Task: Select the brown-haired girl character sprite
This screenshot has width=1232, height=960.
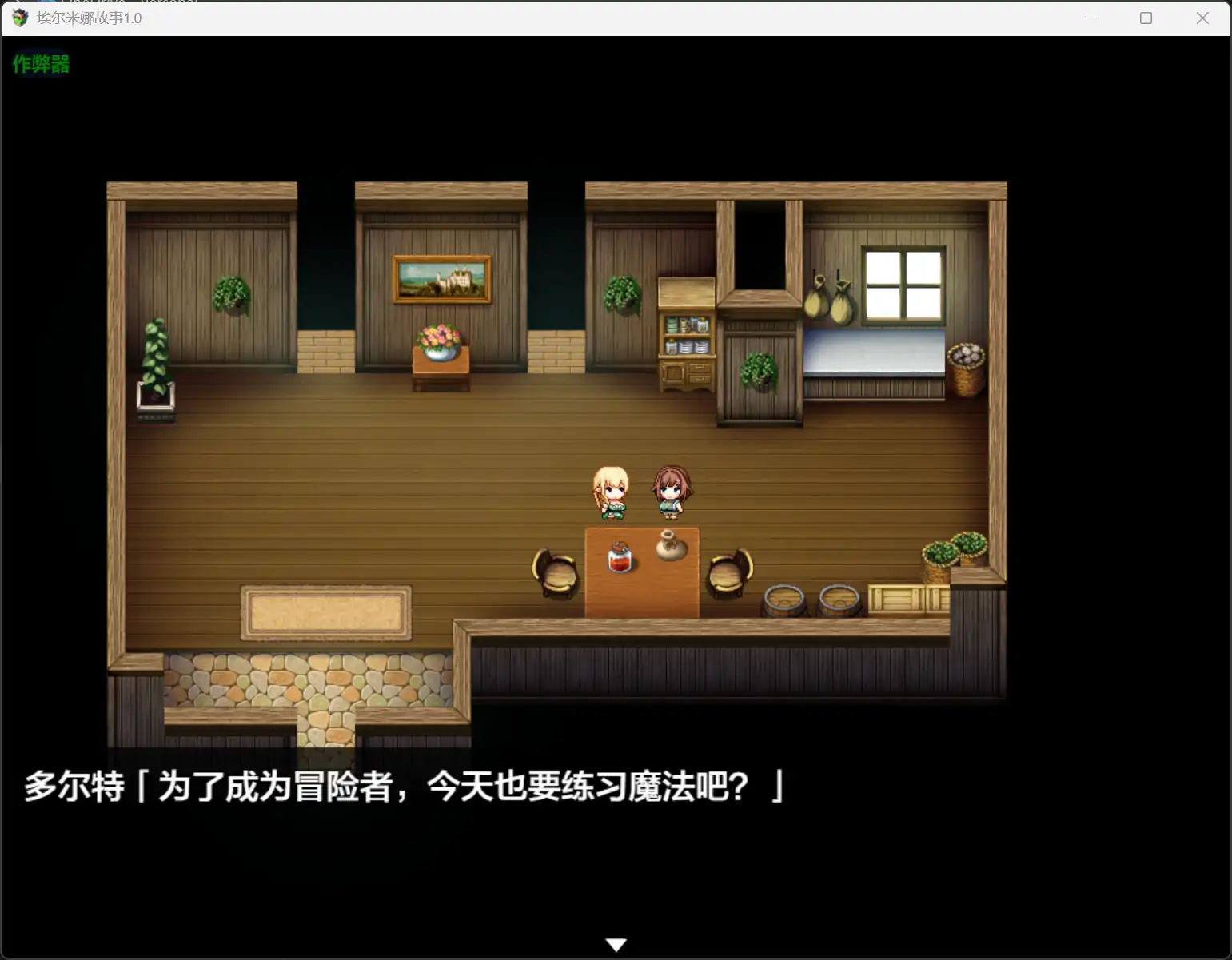Action: click(670, 489)
